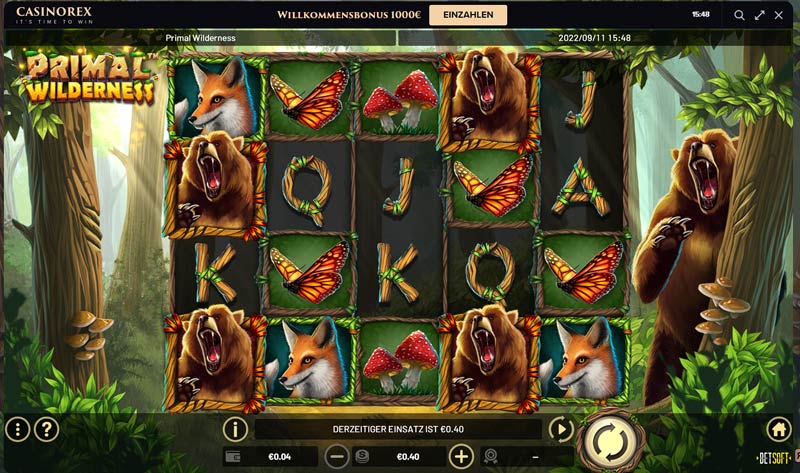Toggle fullscreen with the expand arrows

760,15
